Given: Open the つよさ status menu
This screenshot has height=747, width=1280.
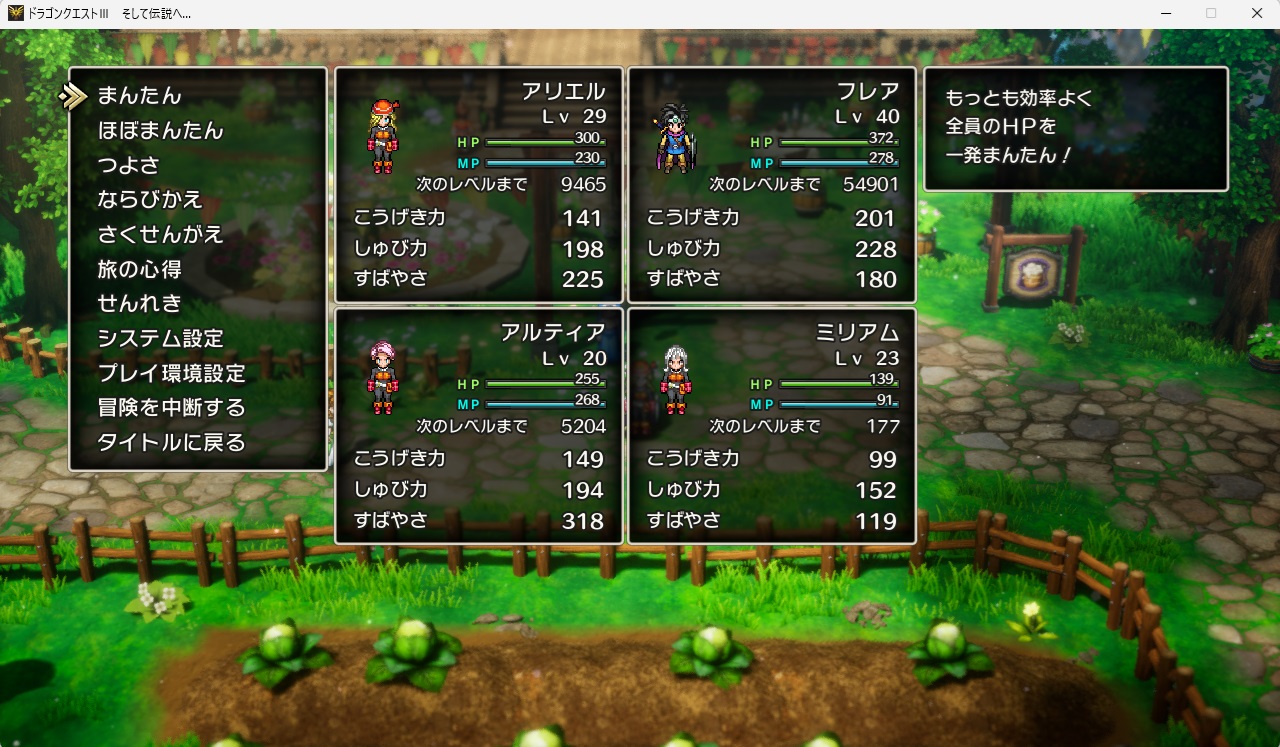Looking at the screenshot, I should click(128, 165).
